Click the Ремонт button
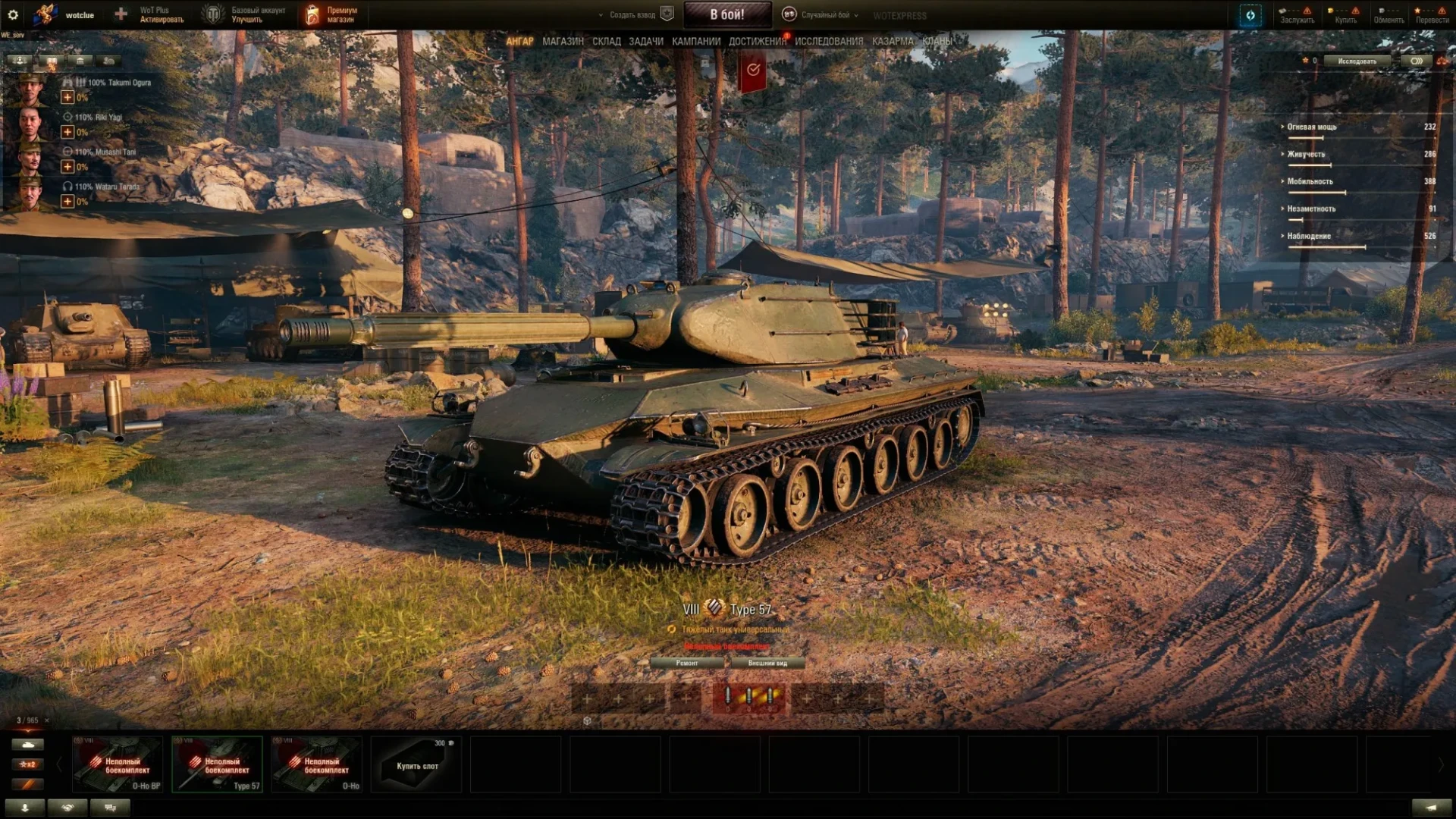 click(x=687, y=663)
